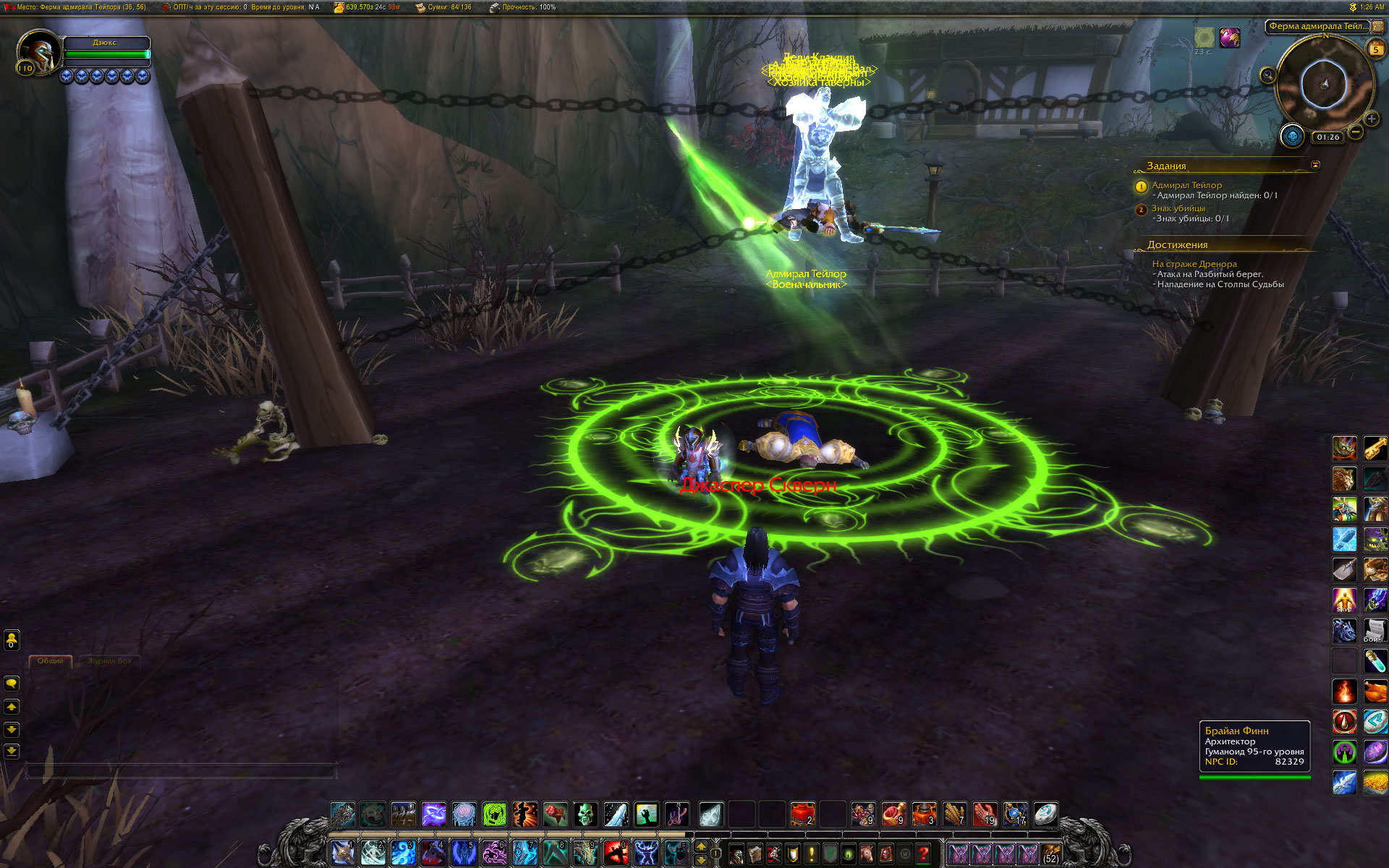Click the world map button beside zone name

1377,27
